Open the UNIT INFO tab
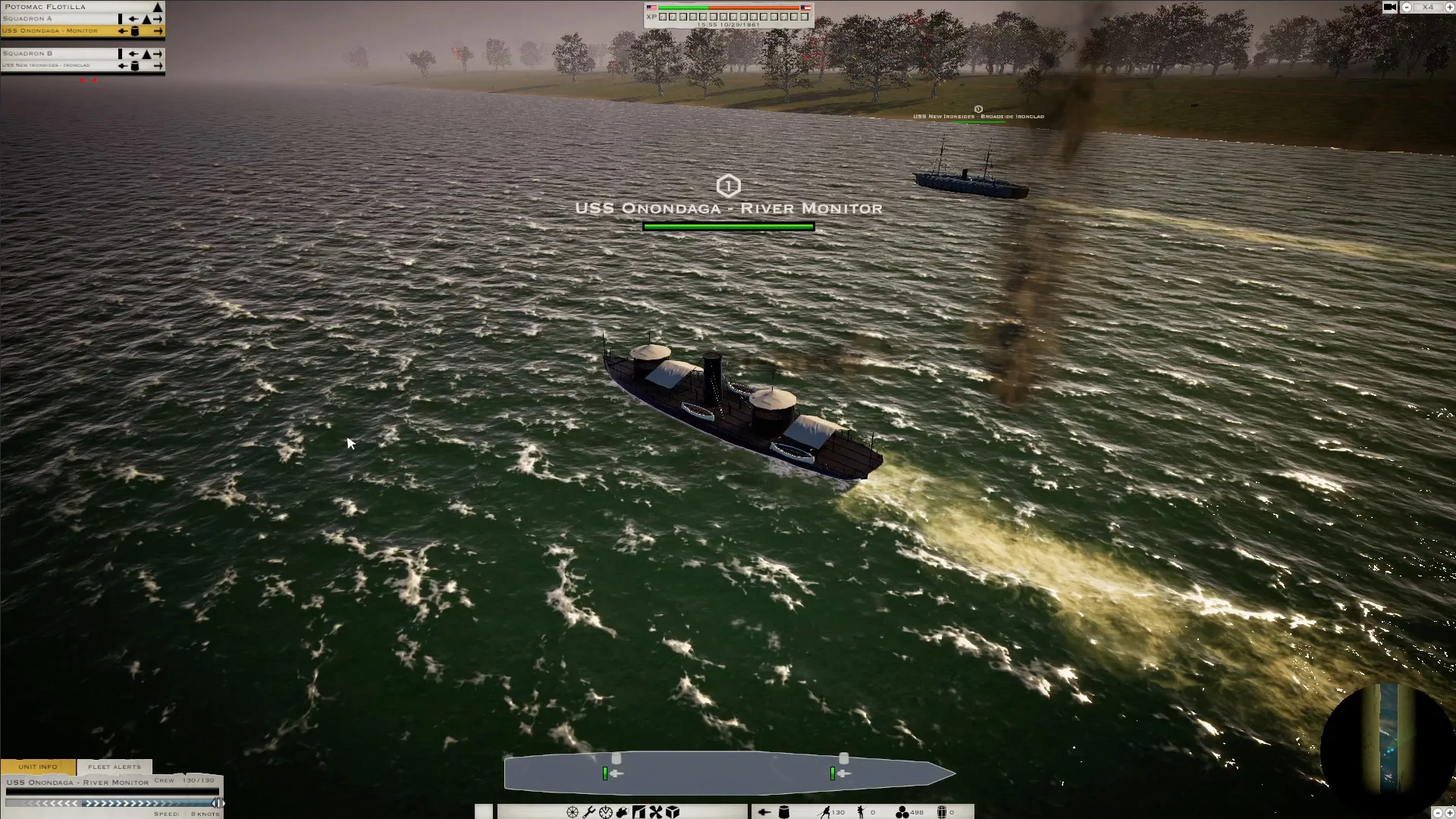Viewport: 1456px width, 819px height. (x=36, y=767)
